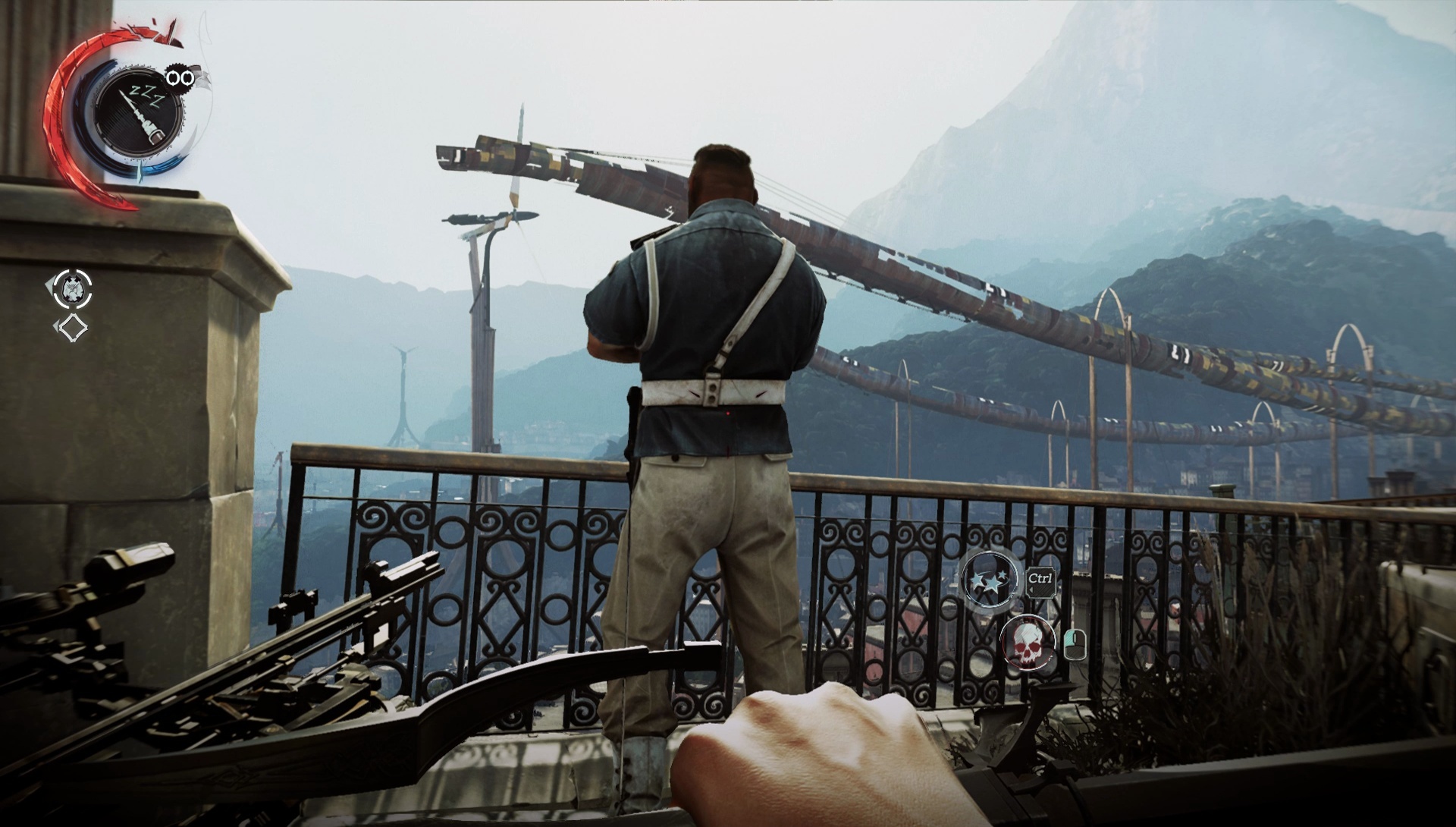Click the stars knockout icon near the guard
The width and height of the screenshot is (1456, 827).
pos(990,581)
